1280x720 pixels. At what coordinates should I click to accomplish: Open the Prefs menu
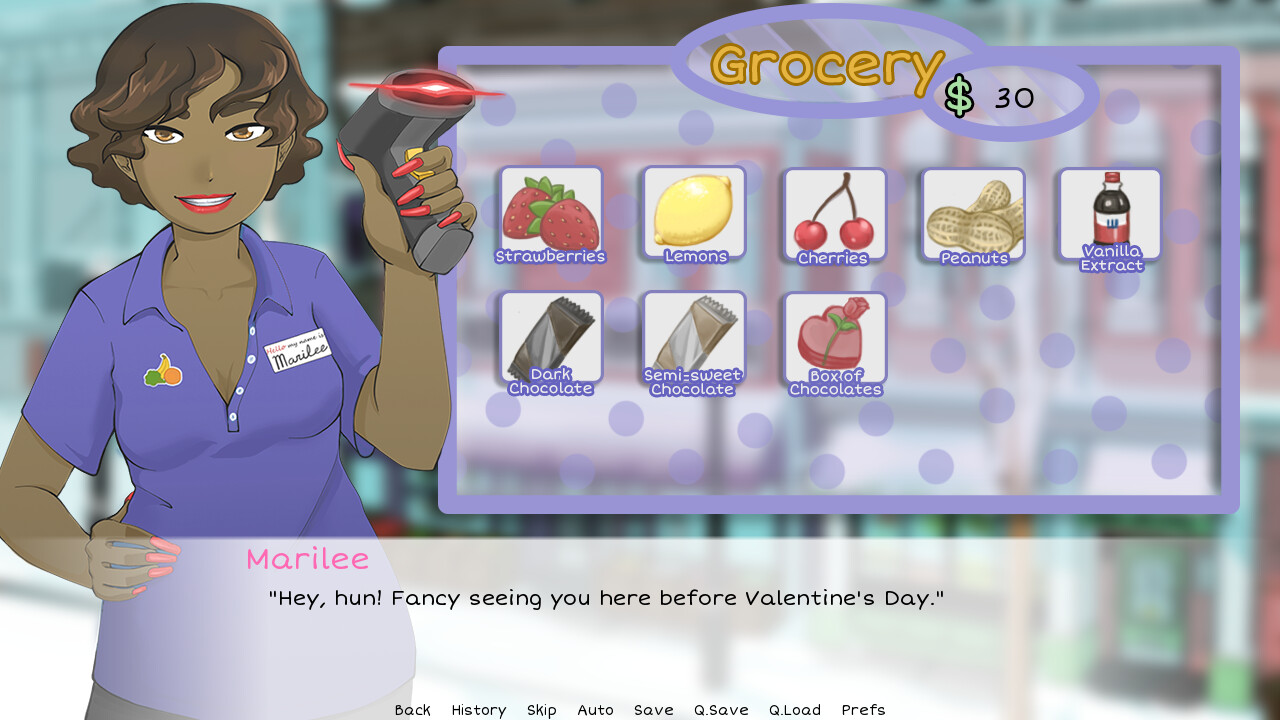coord(862,710)
